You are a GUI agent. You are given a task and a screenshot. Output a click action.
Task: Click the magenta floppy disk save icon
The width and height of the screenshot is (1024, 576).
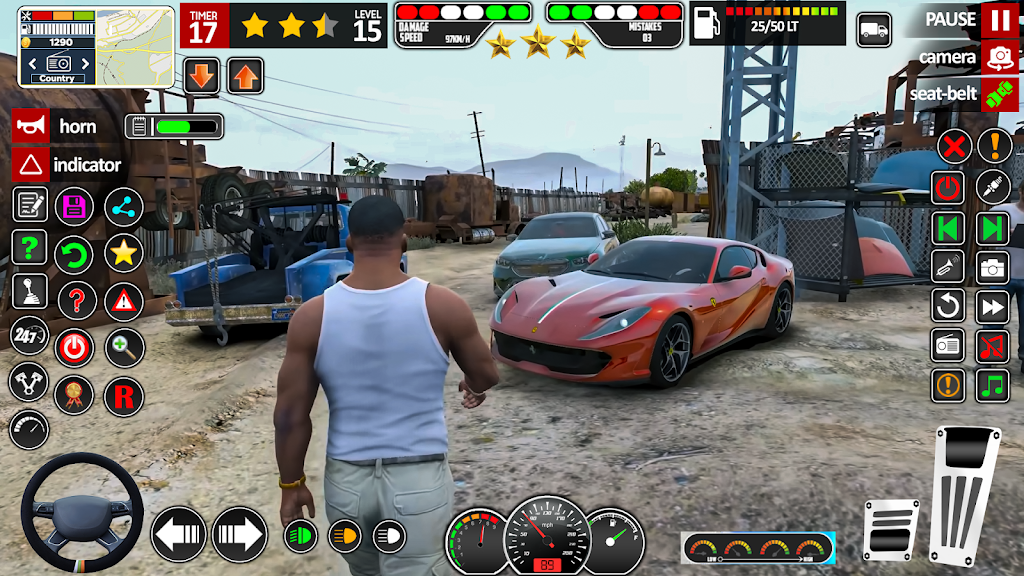74,207
